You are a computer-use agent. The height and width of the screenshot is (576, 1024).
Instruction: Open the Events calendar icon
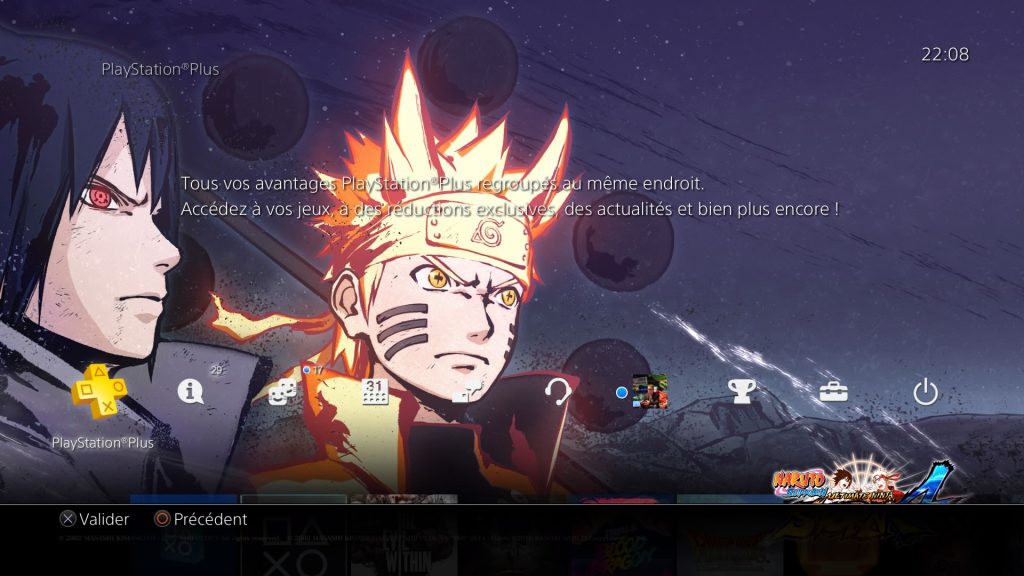pyautogui.click(x=374, y=392)
